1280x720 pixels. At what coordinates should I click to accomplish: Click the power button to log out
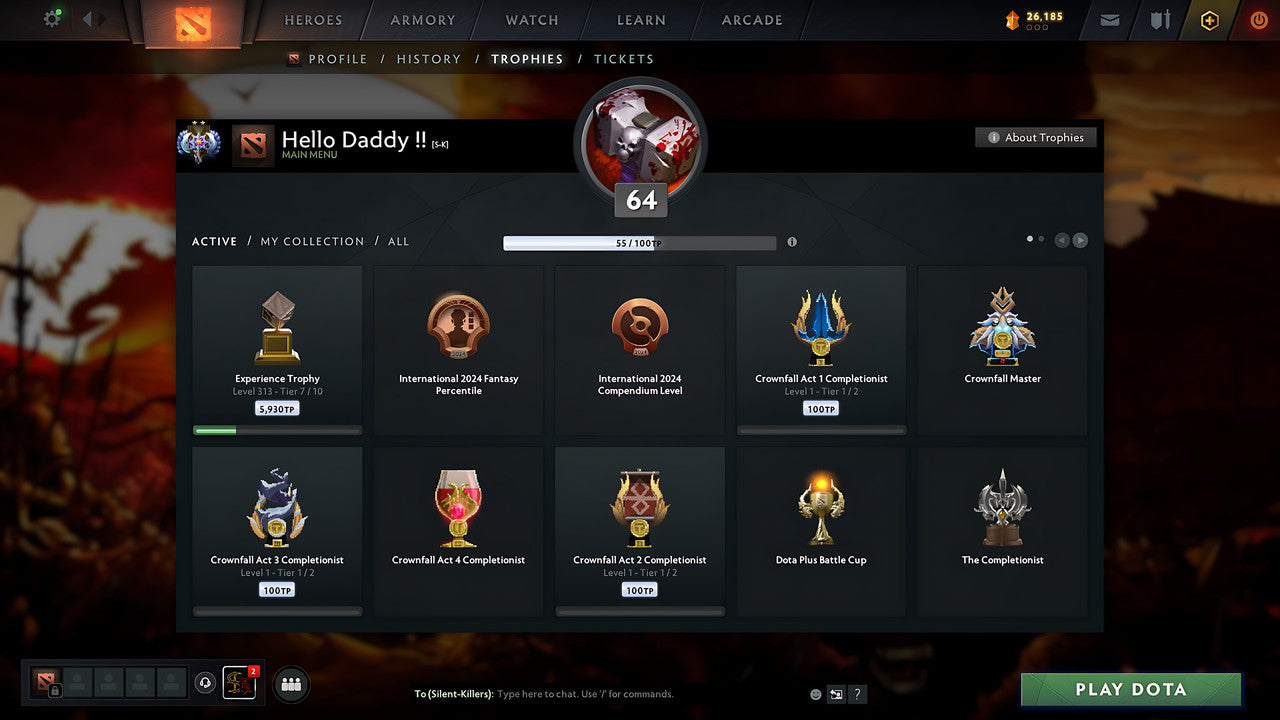click(1258, 19)
